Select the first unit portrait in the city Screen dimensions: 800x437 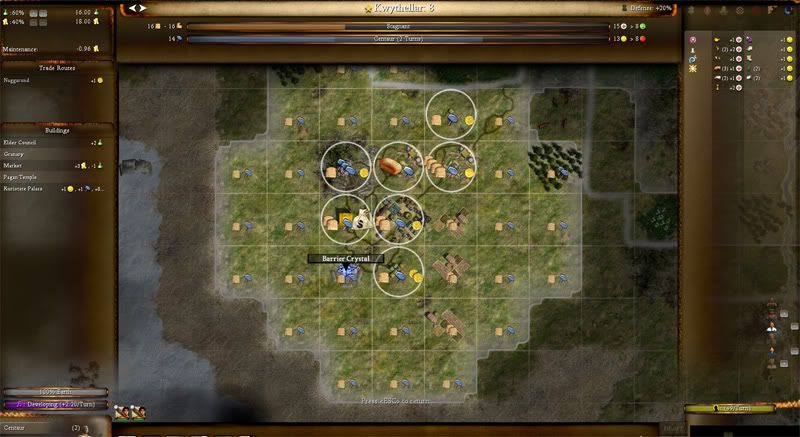pos(121,411)
